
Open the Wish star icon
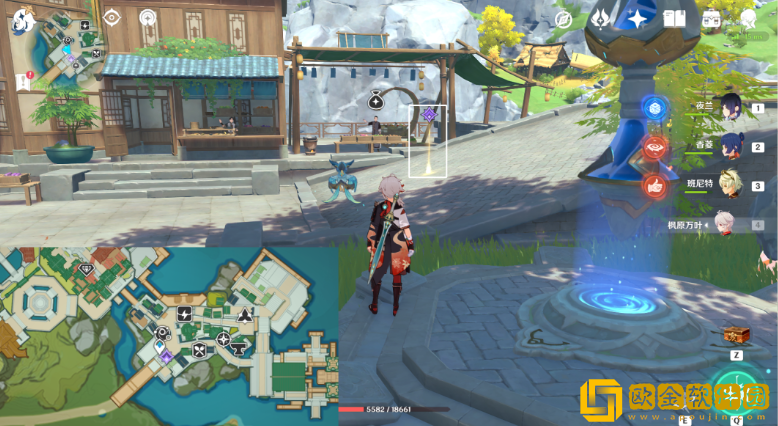coord(637,18)
